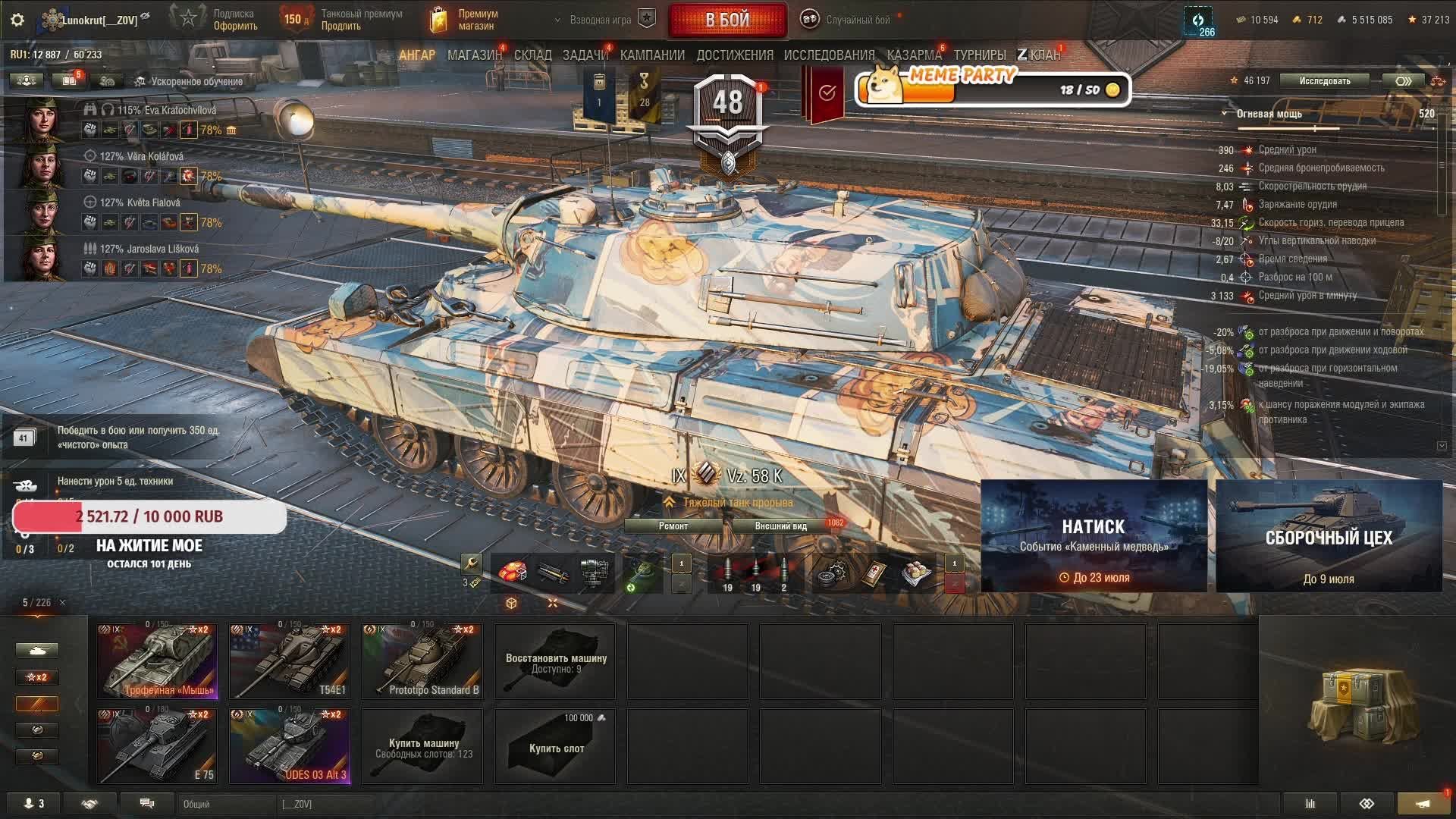Open the ТУРНИРЫ tab
Image resolution: width=1456 pixels, height=819 pixels.
click(979, 55)
